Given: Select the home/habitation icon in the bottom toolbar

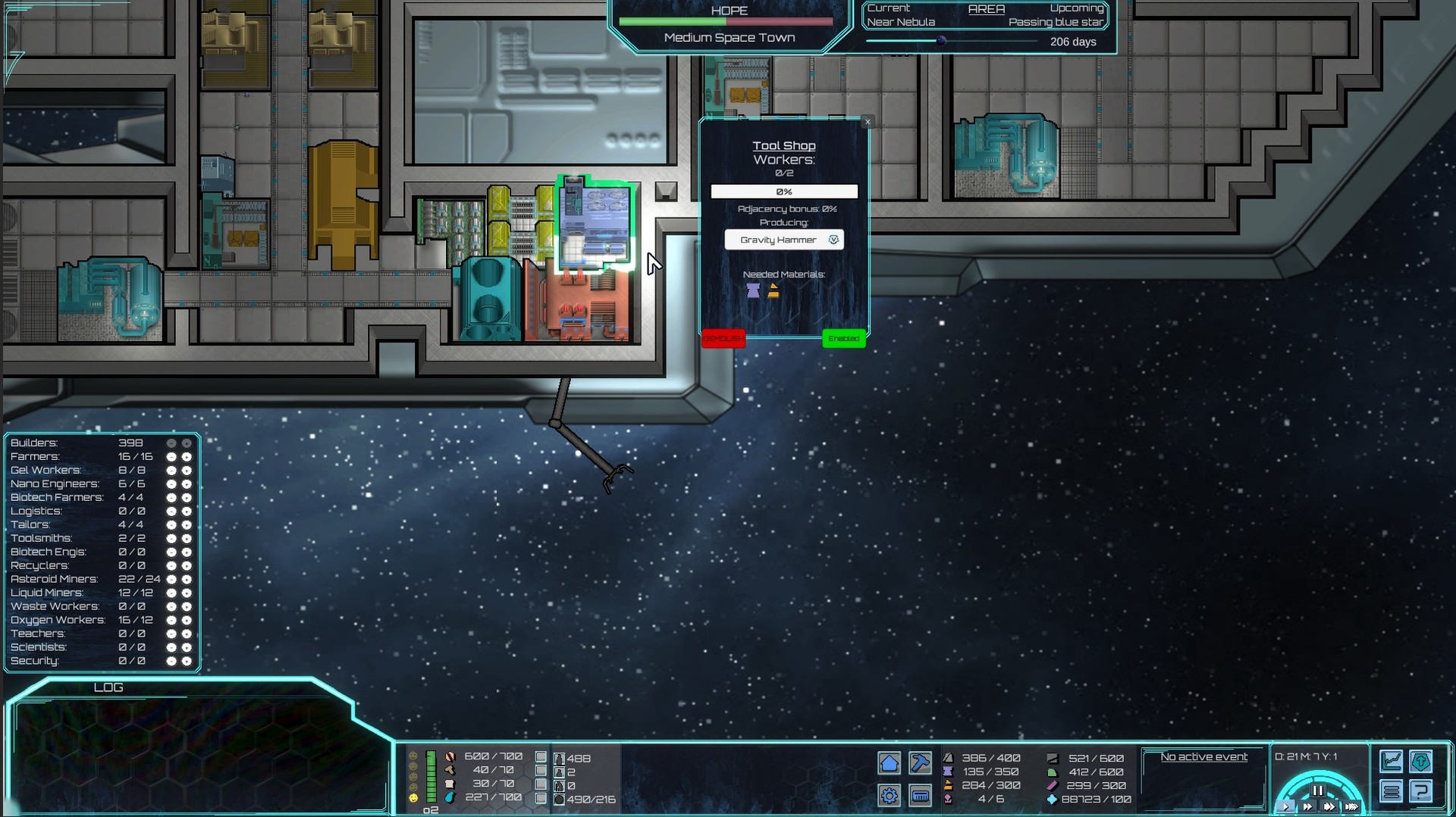Looking at the screenshot, I should [890, 763].
